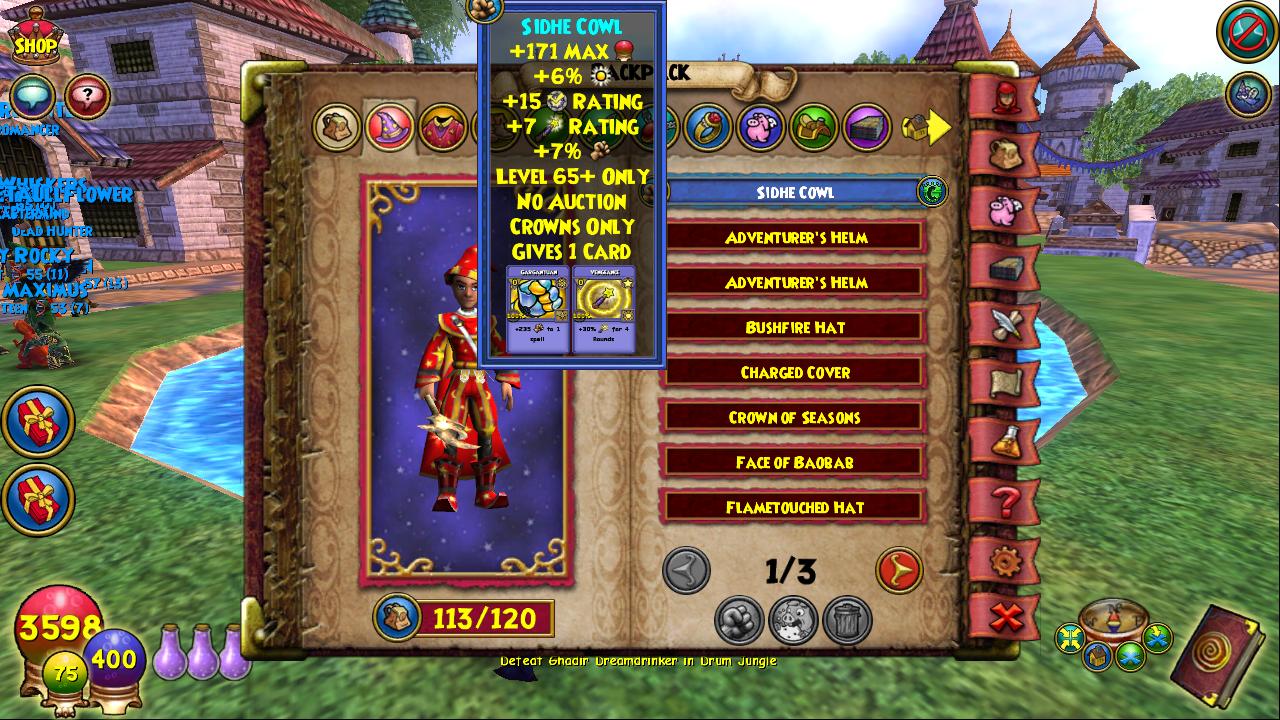Open settings via the gear tab
Viewport: 1280px width, 720px height.
point(1005,561)
